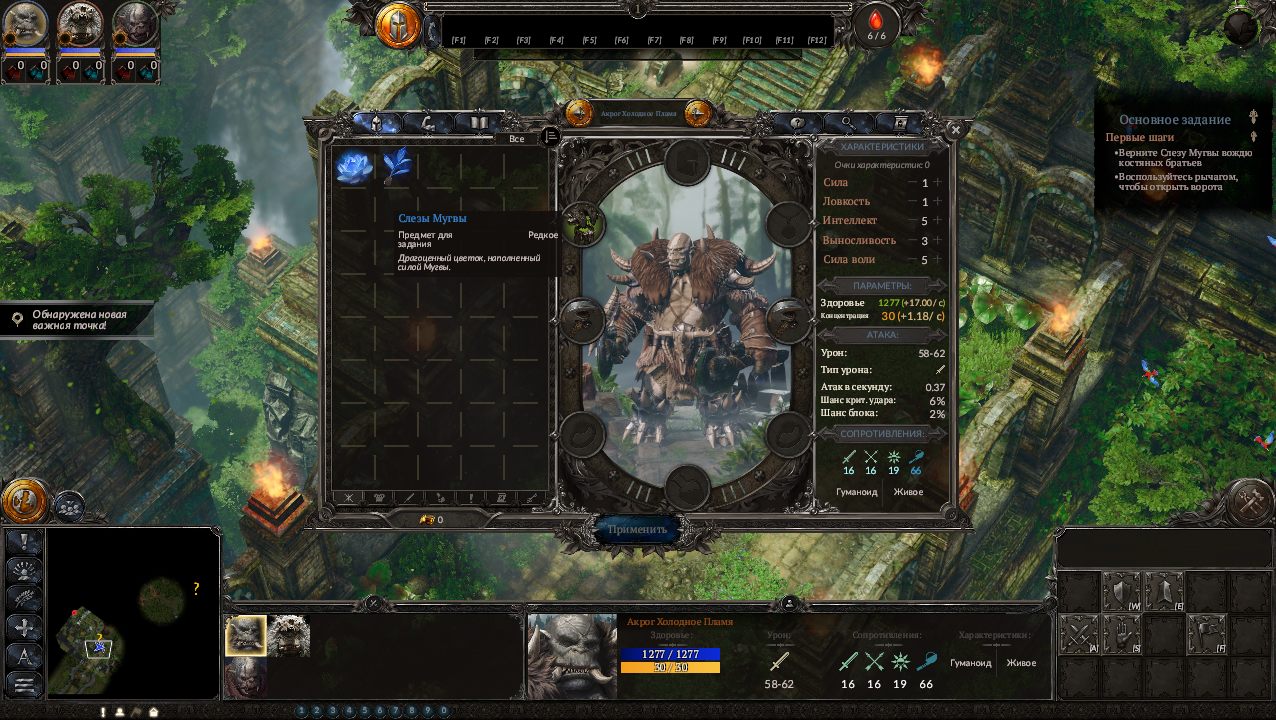Click the Применить button

(637, 529)
